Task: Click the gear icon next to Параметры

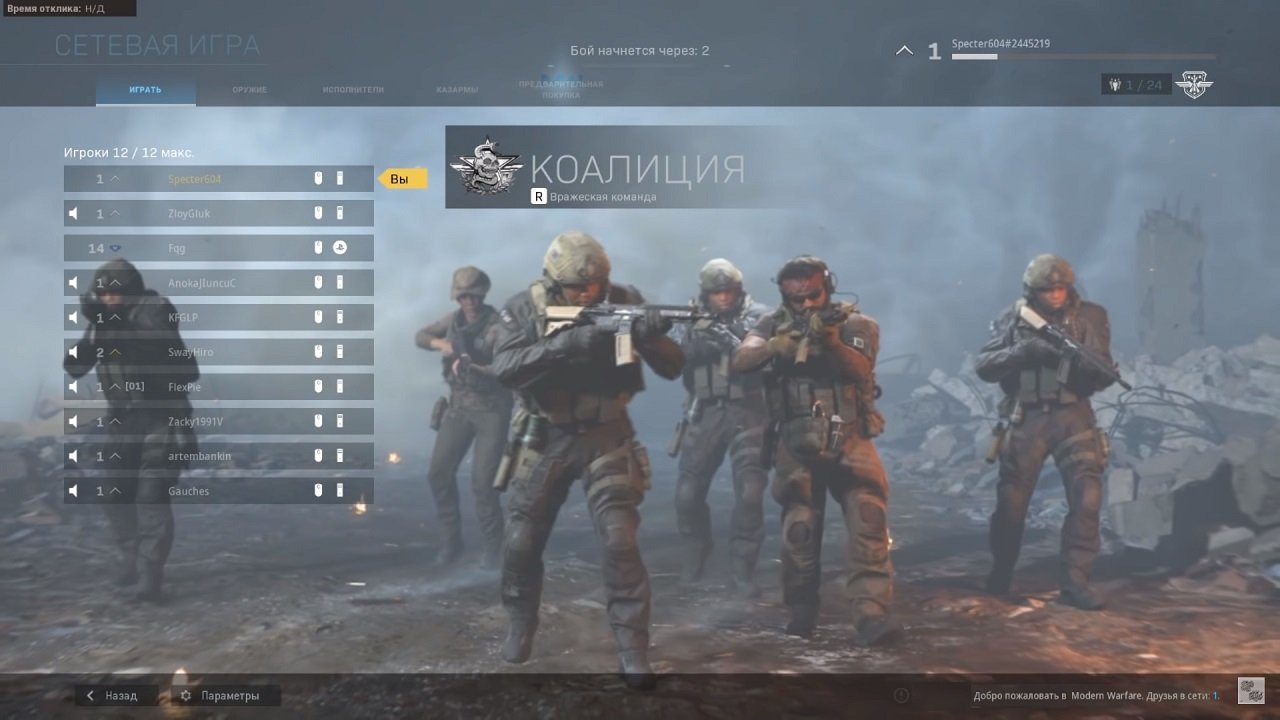Action: click(x=185, y=695)
